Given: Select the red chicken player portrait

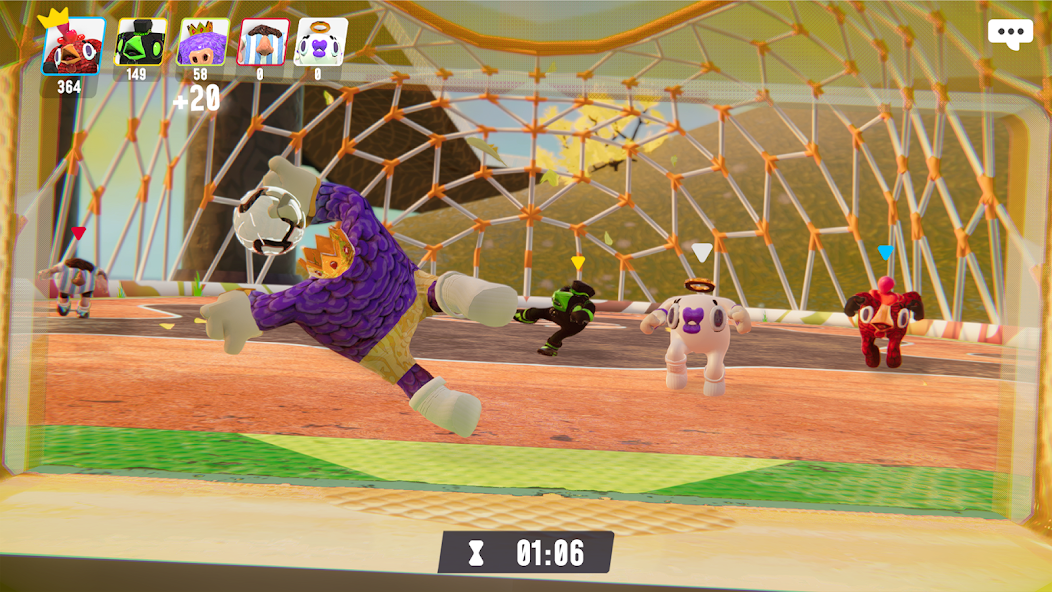Looking at the screenshot, I should click(72, 46).
